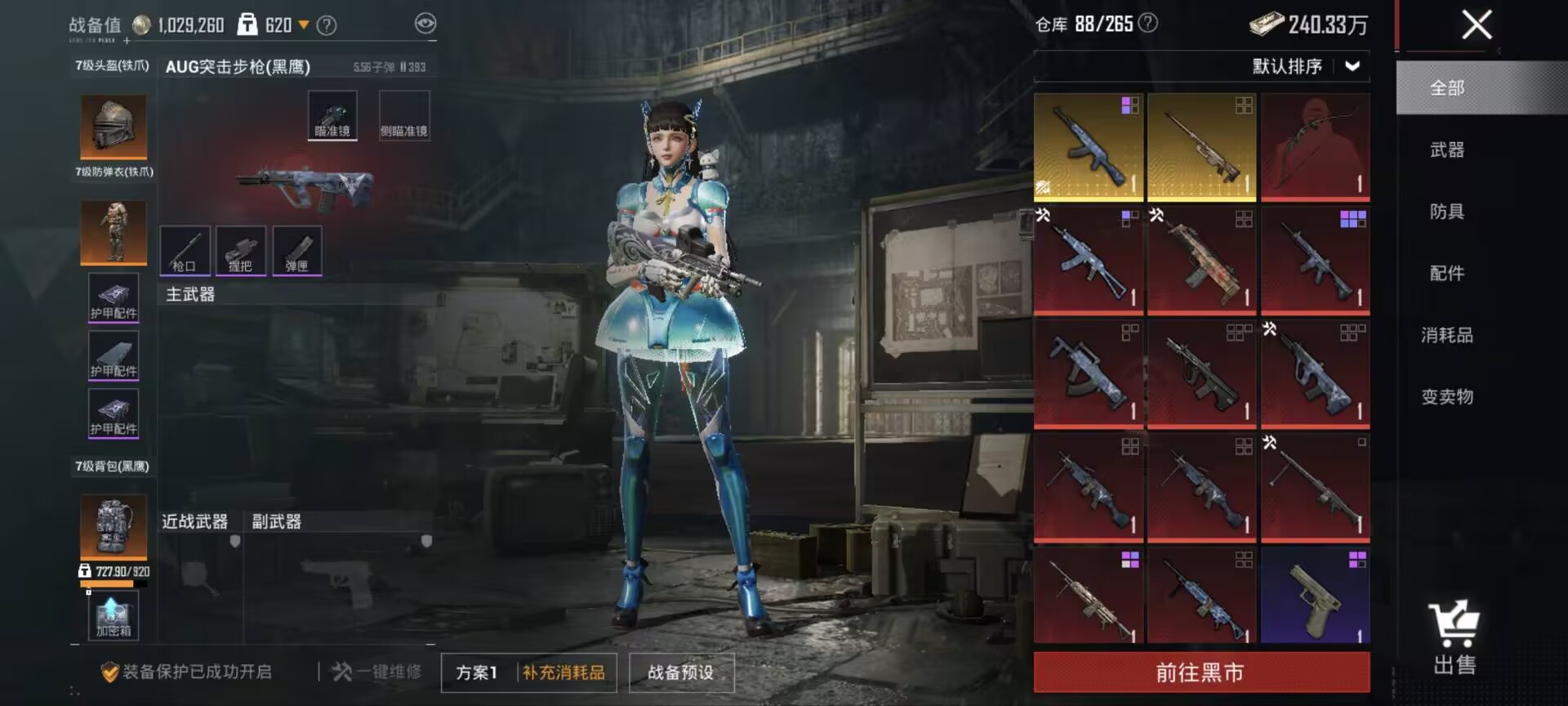Close the loadout screen with X

tap(1476, 25)
